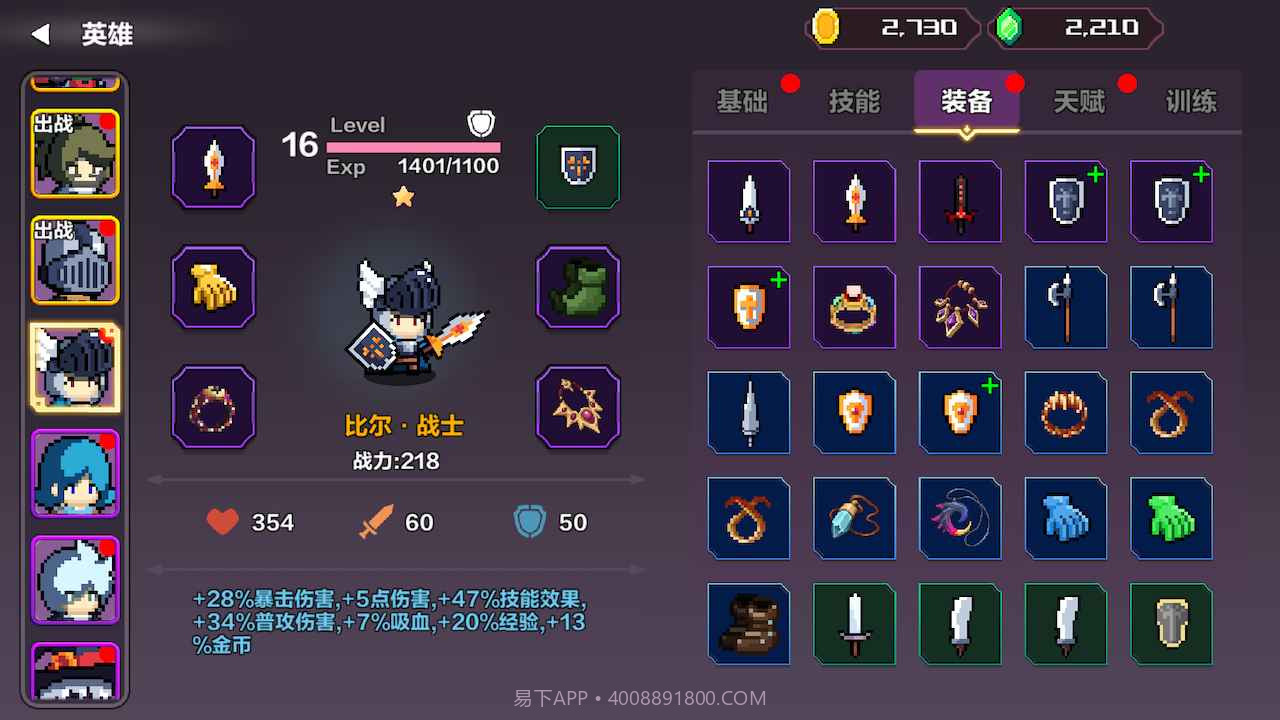Select the green dragon armor slot
The width and height of the screenshot is (1280, 720).
578,287
